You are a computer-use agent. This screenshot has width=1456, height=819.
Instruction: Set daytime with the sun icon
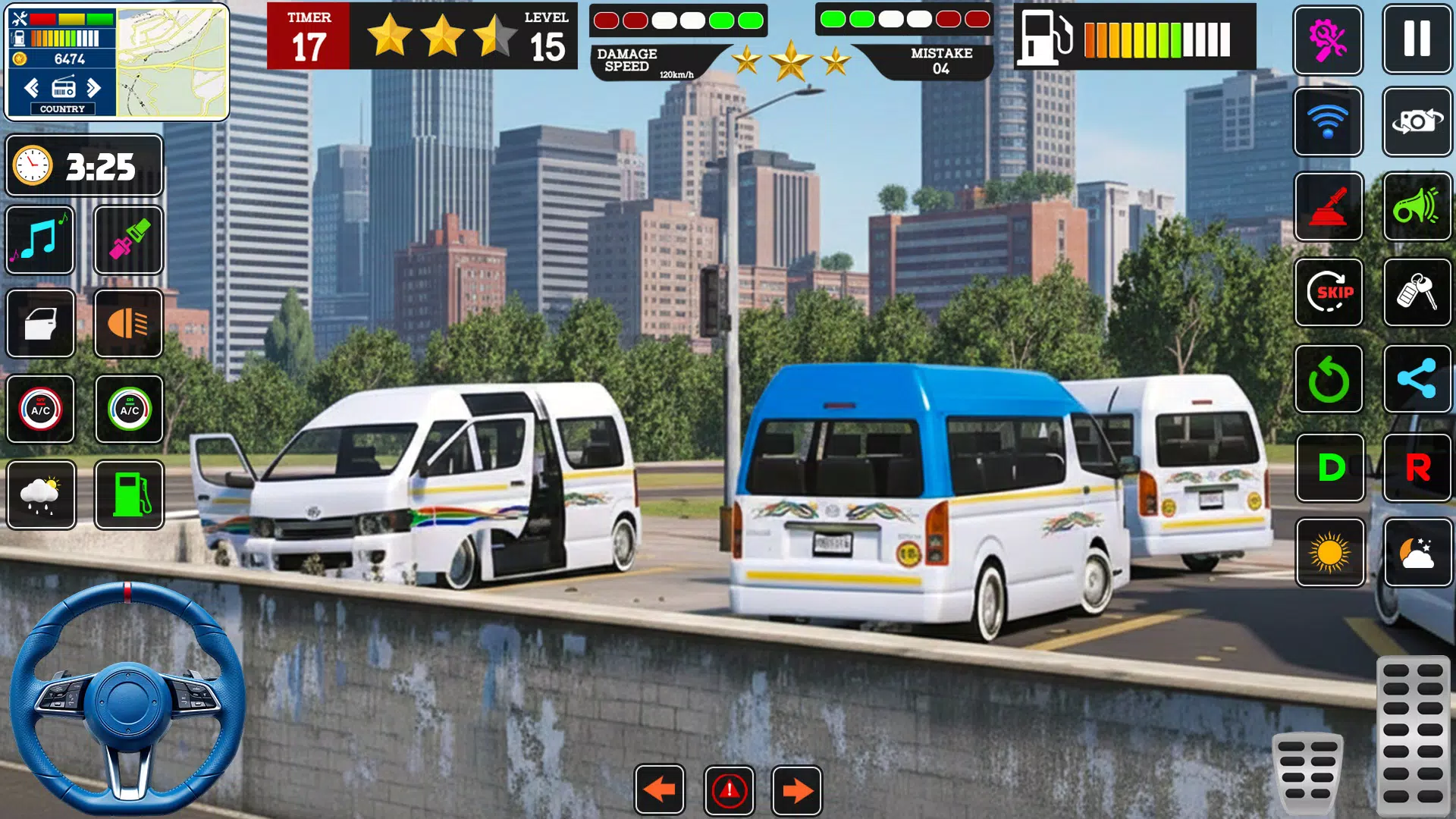point(1330,553)
